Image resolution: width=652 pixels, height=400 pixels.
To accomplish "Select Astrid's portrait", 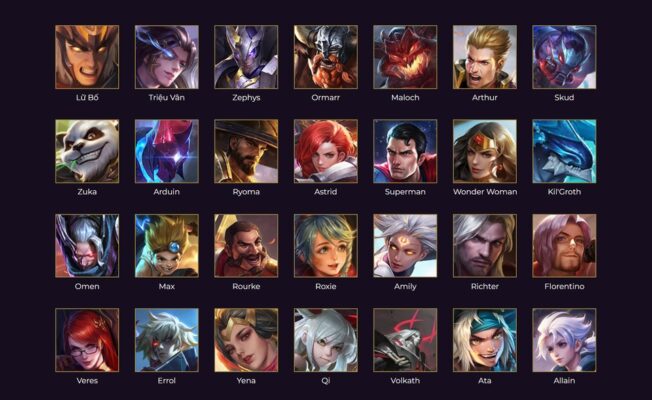I will pos(326,151).
